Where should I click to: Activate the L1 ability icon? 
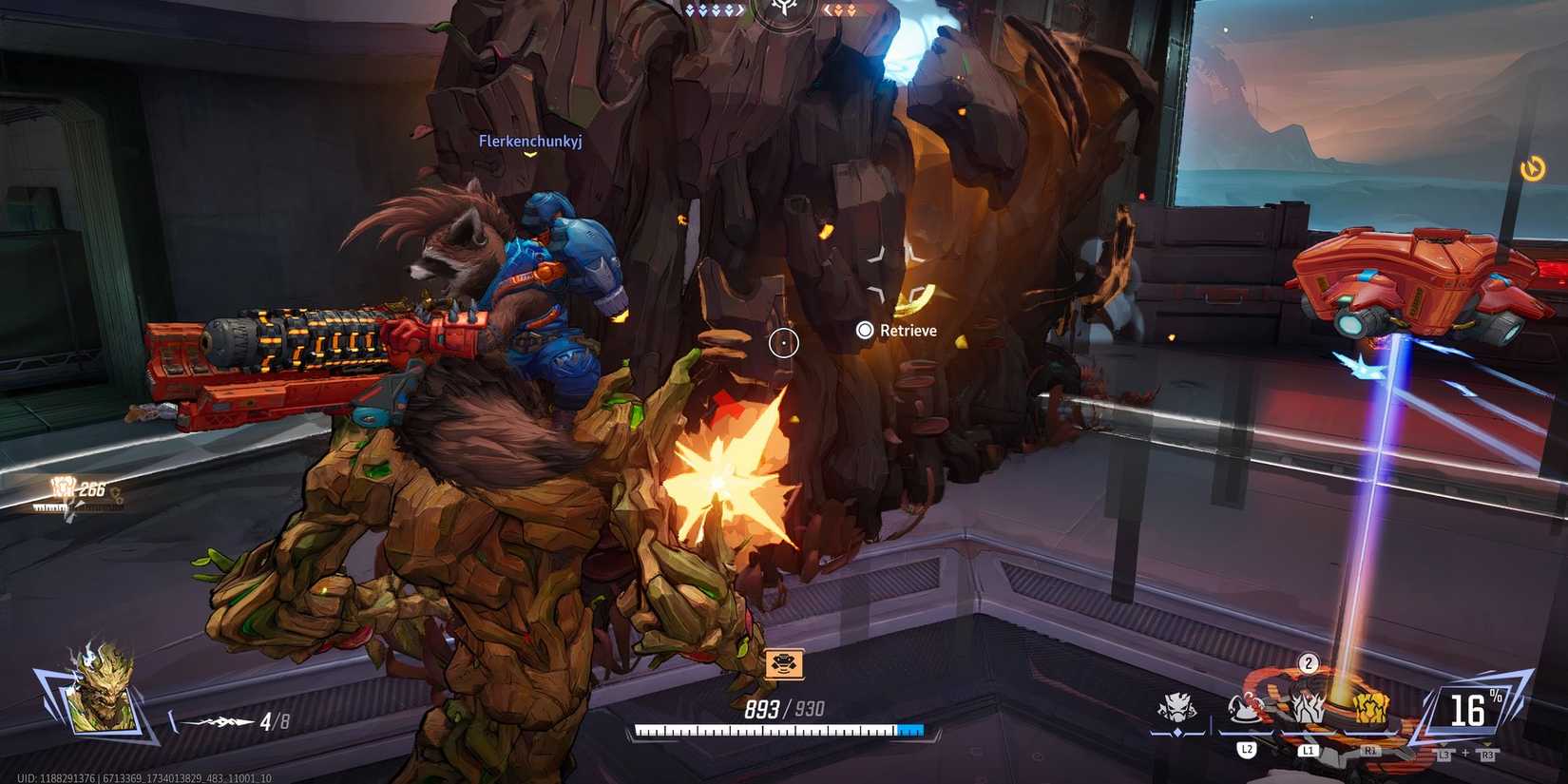click(1308, 706)
